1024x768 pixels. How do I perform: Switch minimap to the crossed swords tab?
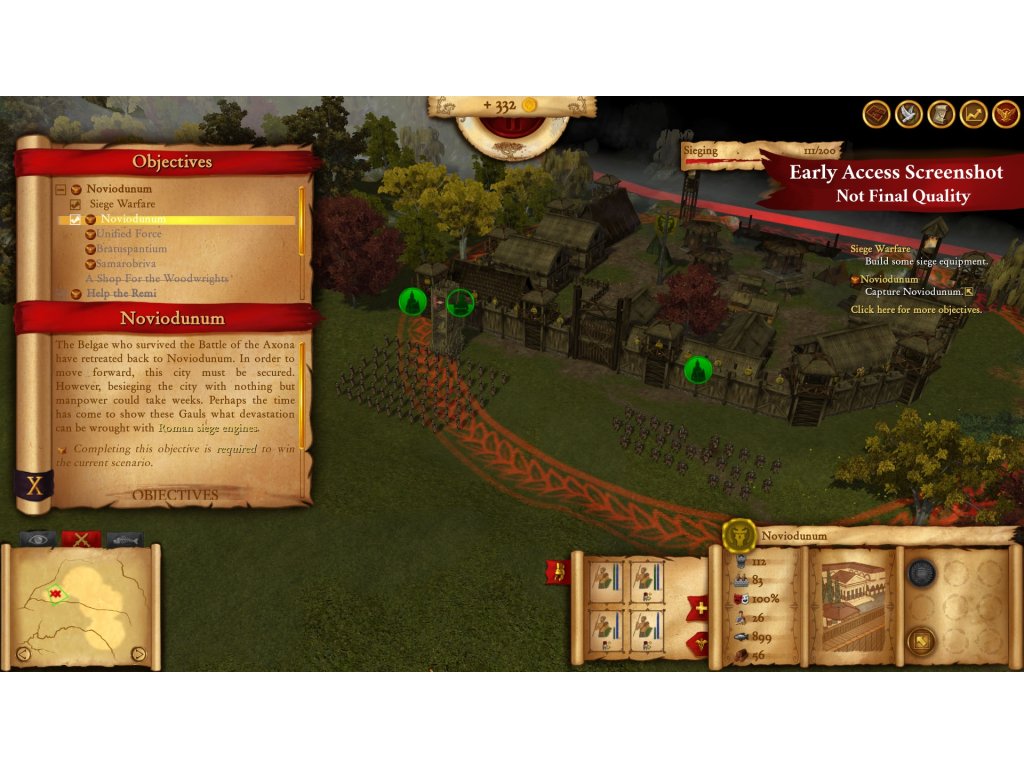click(x=80, y=539)
